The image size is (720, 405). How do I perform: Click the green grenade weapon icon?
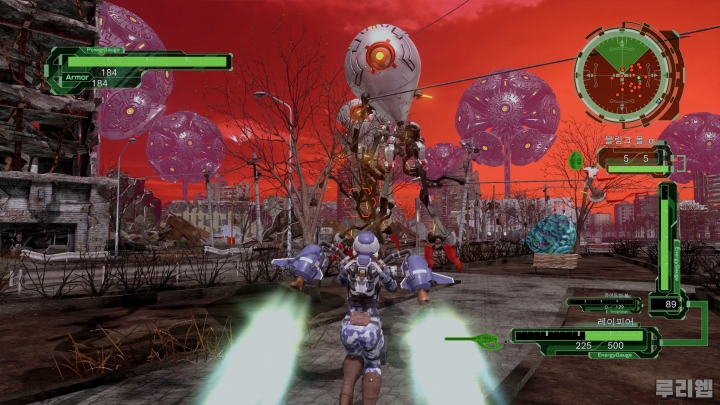click(x=576, y=160)
